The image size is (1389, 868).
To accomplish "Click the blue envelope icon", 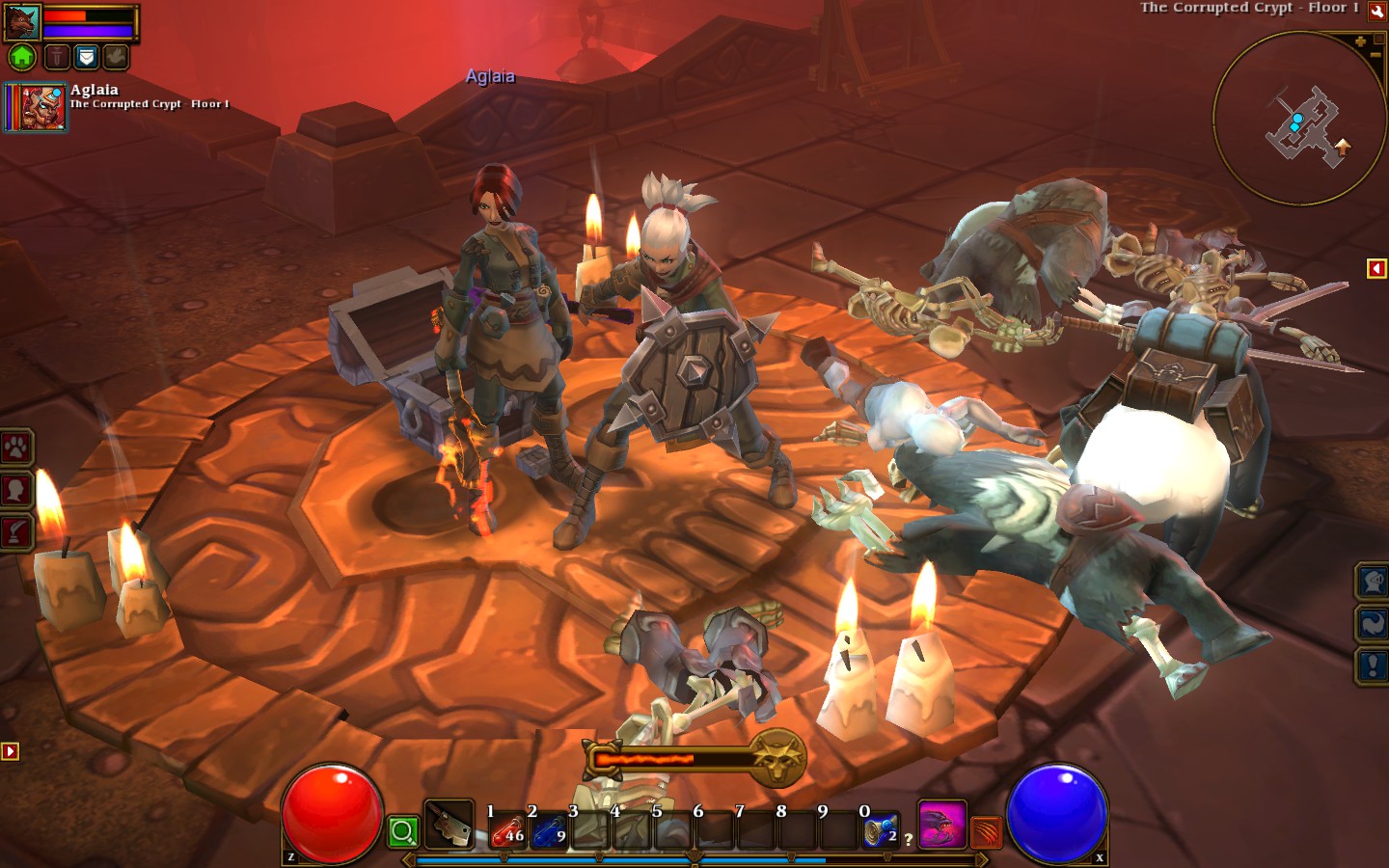I will (x=87, y=57).
